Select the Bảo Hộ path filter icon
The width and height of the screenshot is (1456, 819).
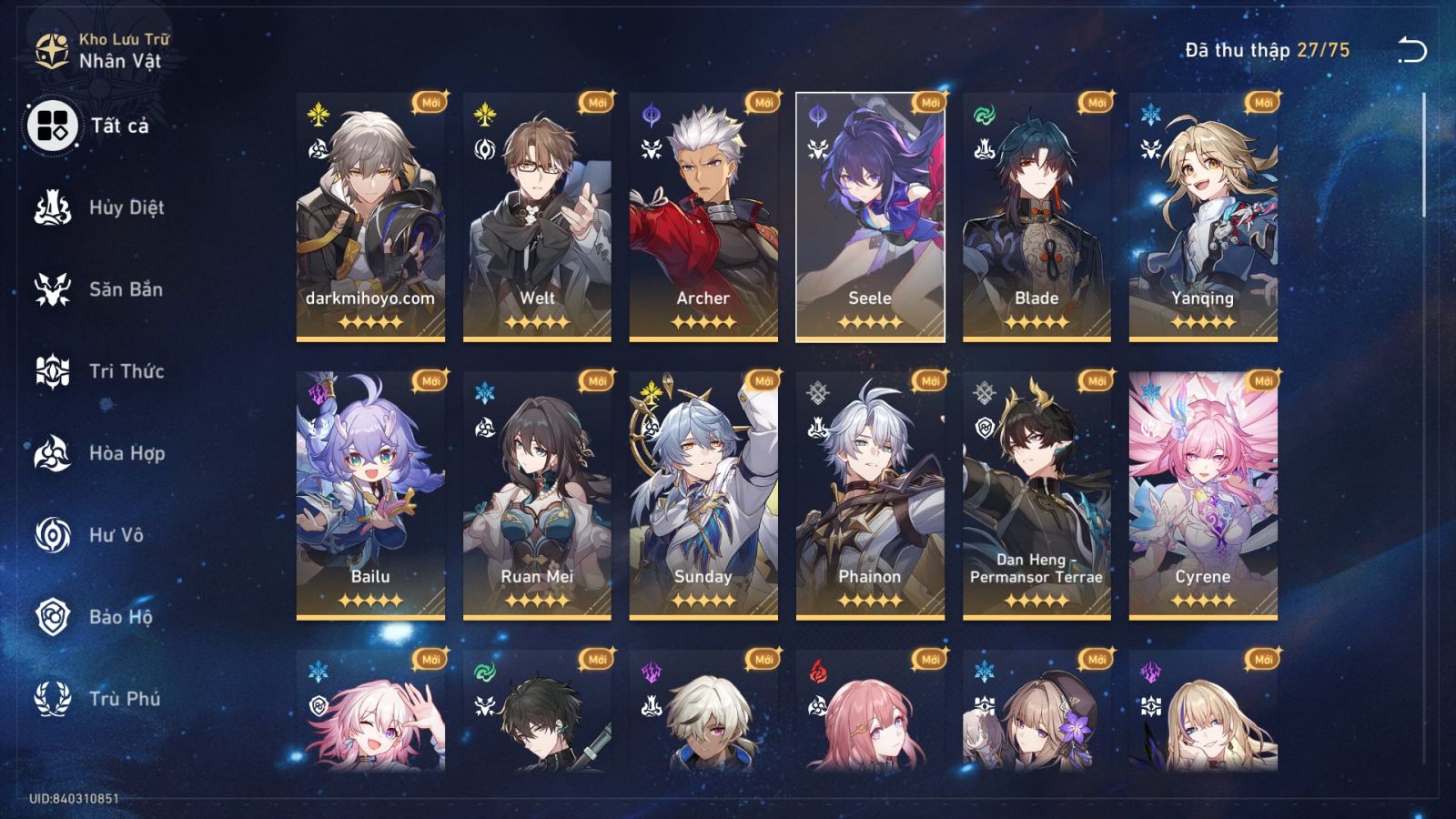point(53,617)
